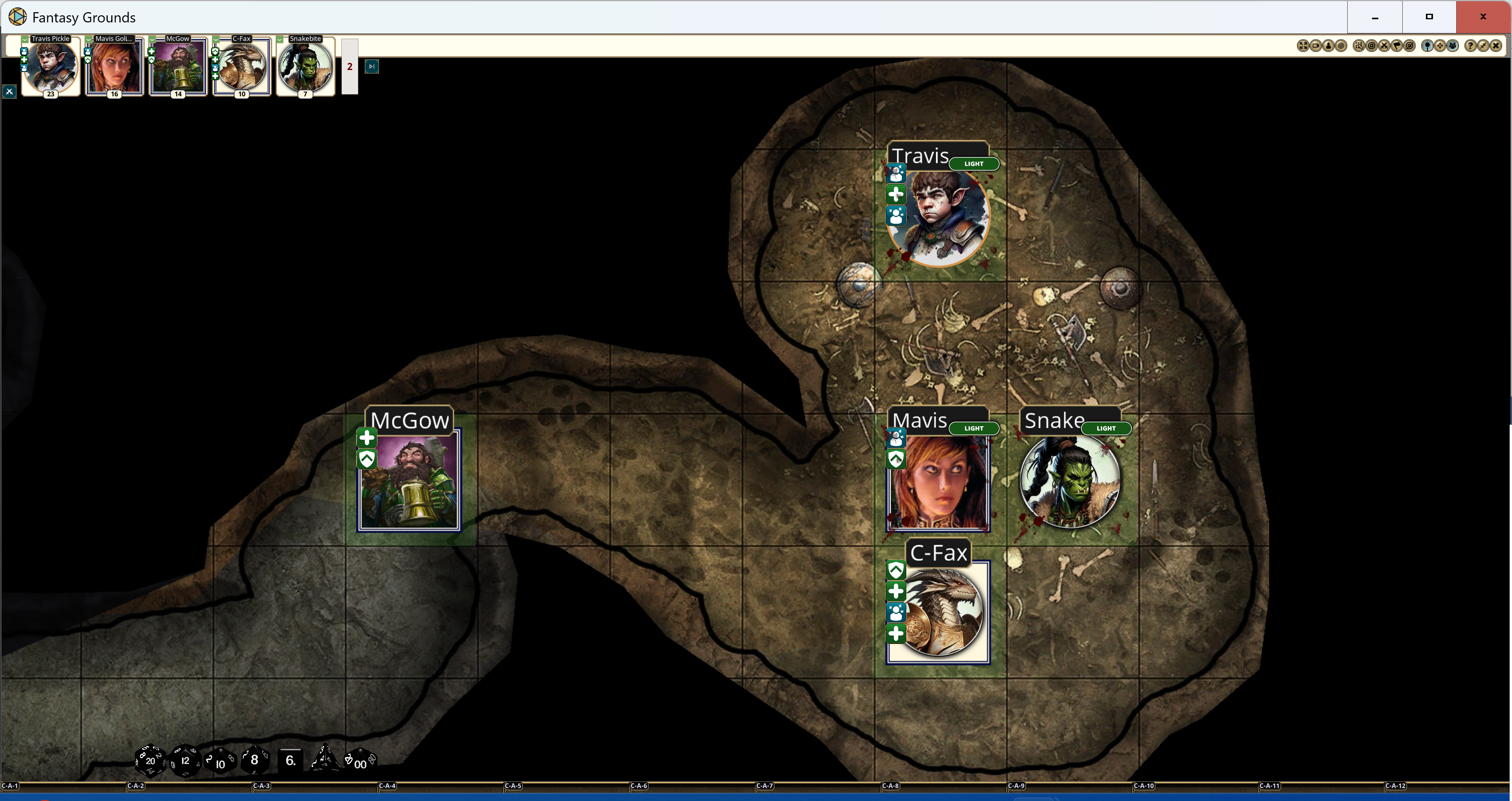Click the LIGHT badge on Travis's token
Image resolution: width=1512 pixels, height=801 pixels.
[x=974, y=164]
